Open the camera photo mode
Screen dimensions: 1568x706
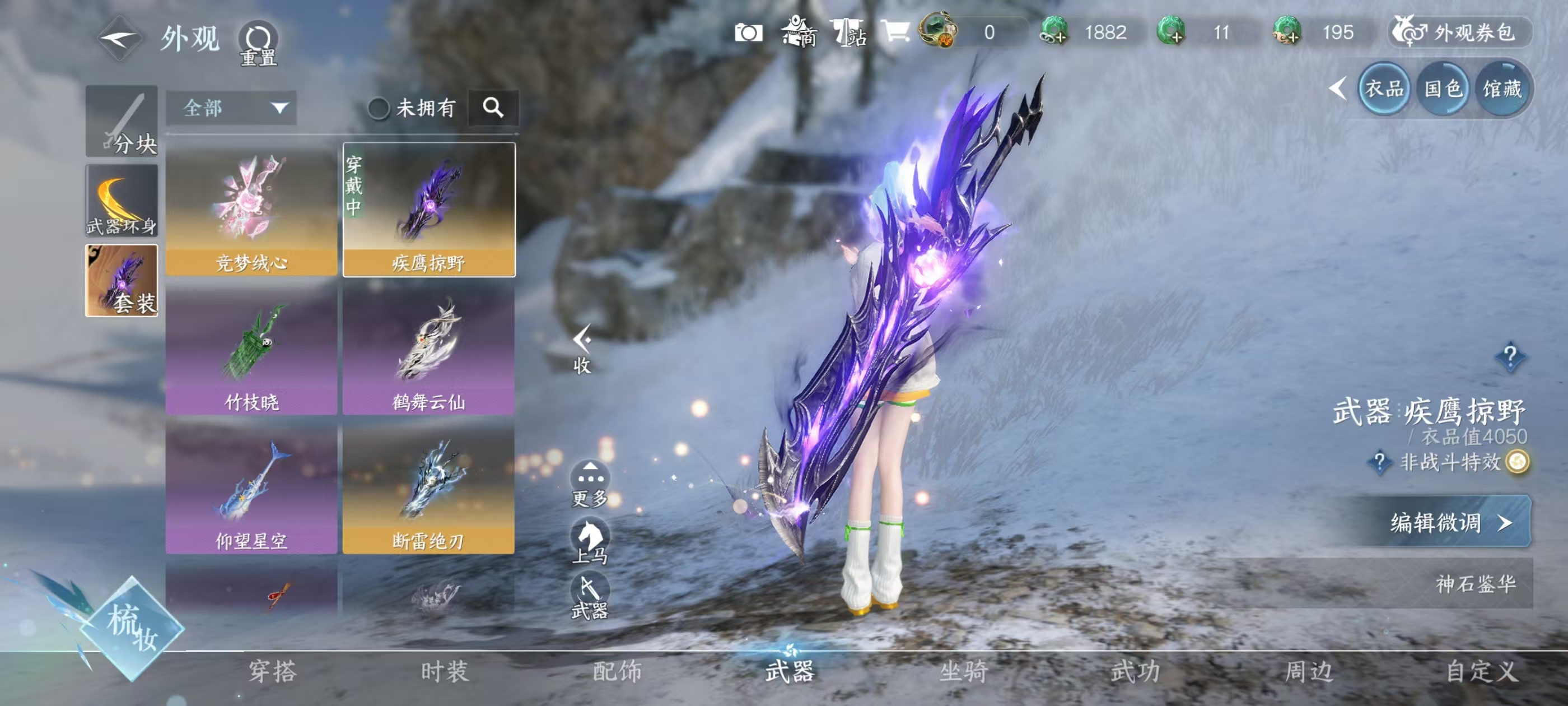pyautogui.click(x=748, y=32)
